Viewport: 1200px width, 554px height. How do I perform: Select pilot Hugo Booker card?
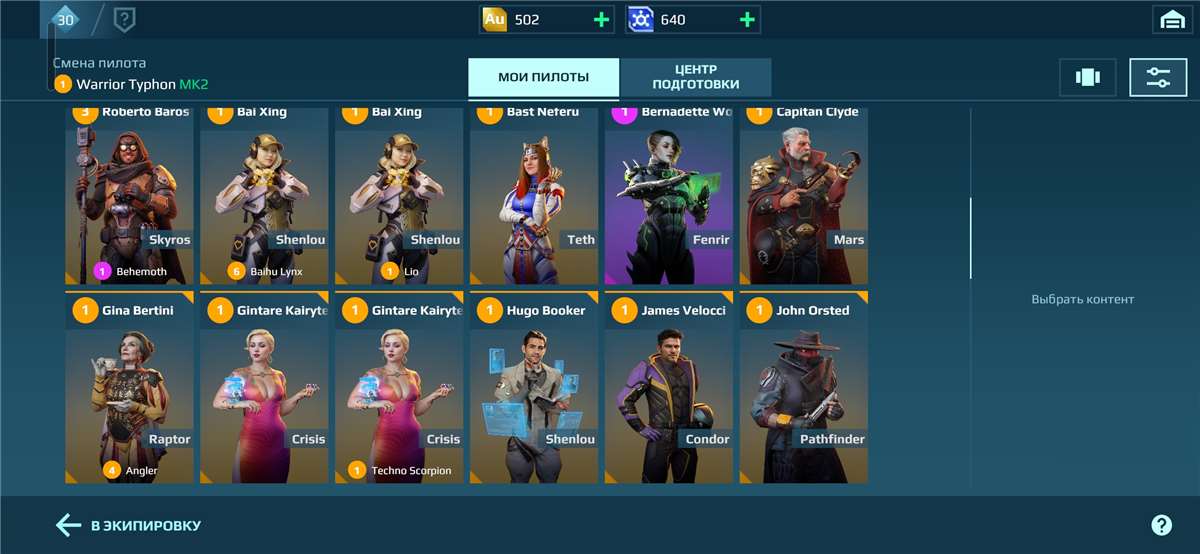534,390
